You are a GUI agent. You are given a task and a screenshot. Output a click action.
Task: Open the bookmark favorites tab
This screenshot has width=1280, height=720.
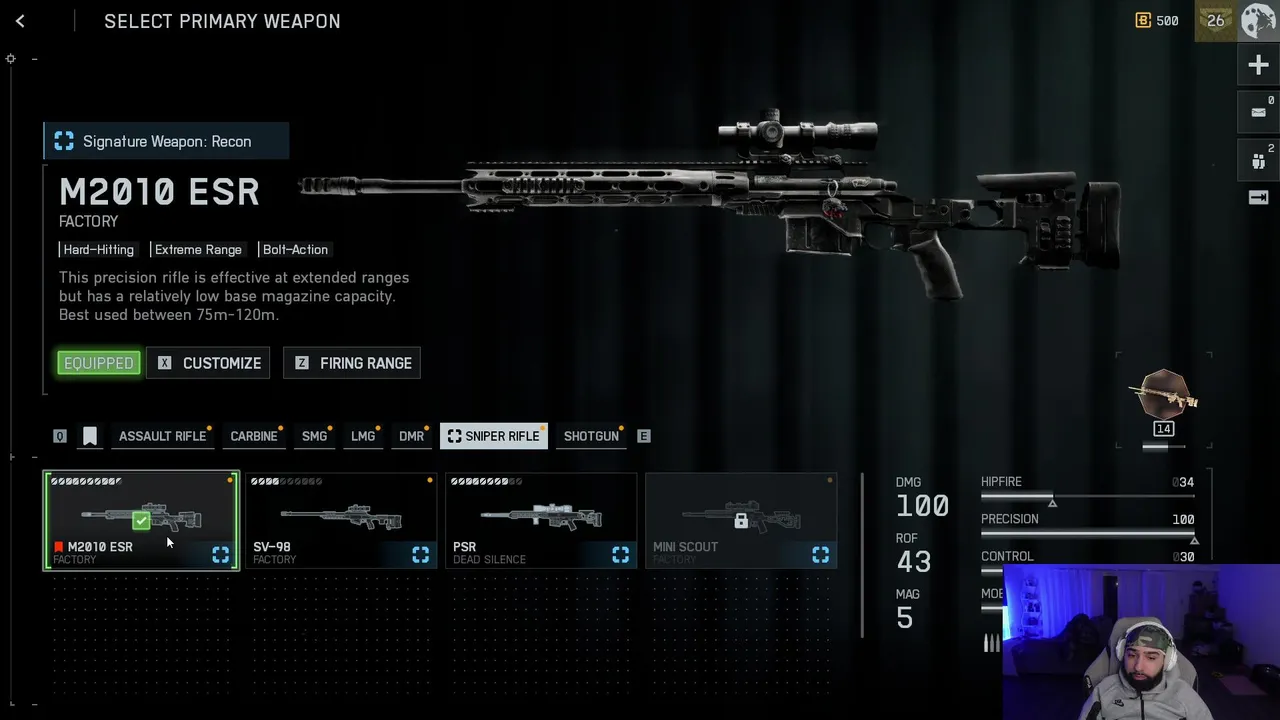click(90, 436)
